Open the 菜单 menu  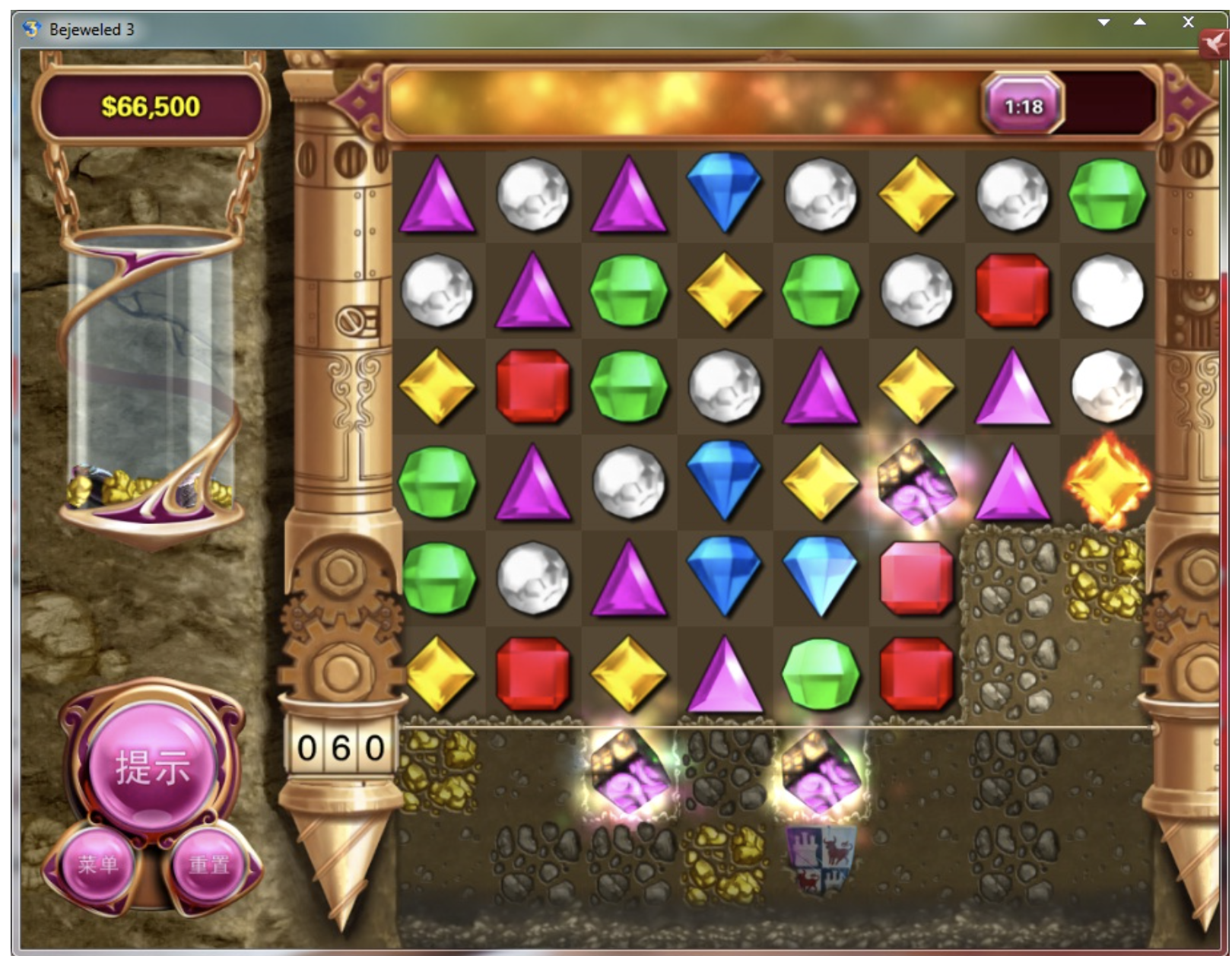pos(98,865)
